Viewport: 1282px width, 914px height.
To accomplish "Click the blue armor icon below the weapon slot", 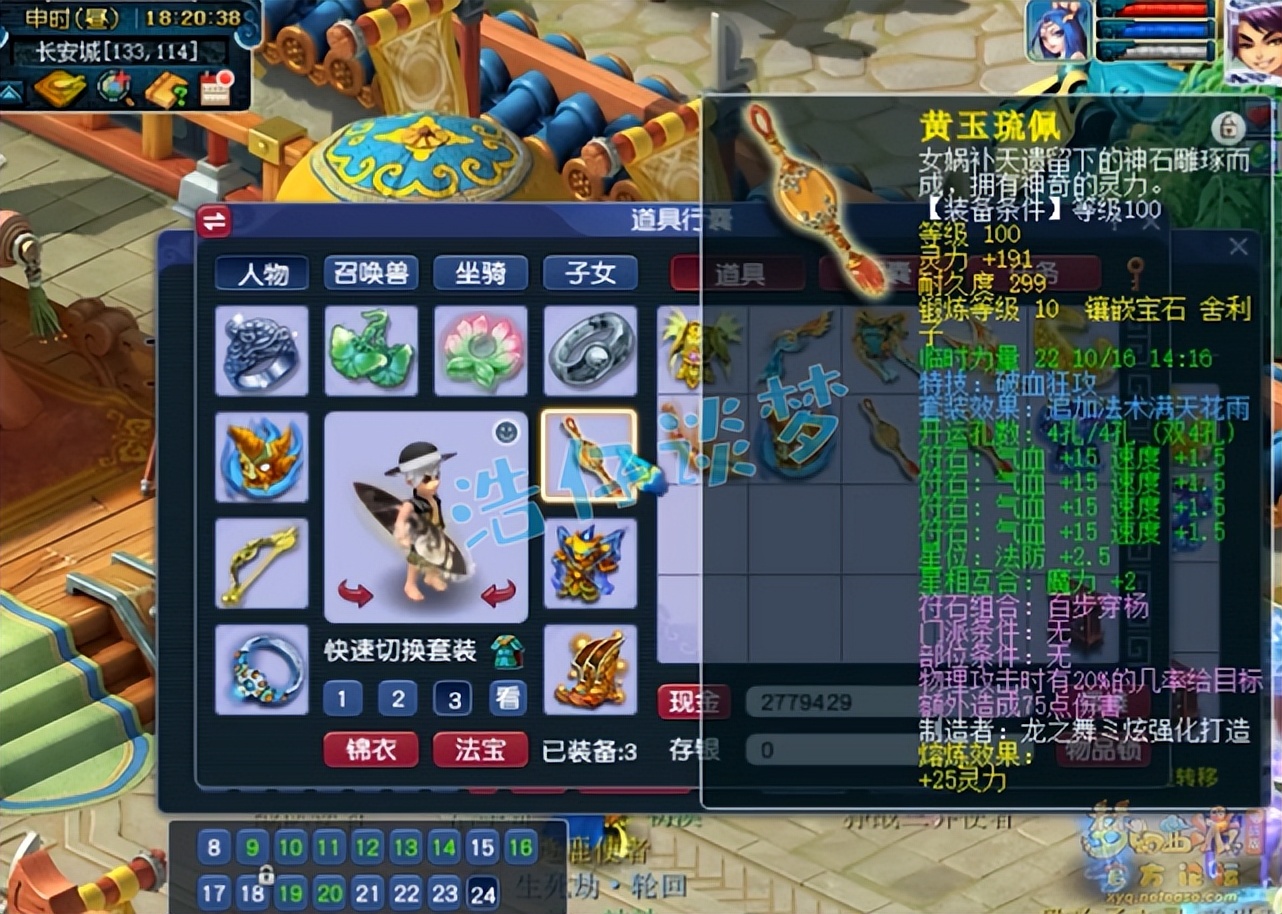I will click(589, 563).
